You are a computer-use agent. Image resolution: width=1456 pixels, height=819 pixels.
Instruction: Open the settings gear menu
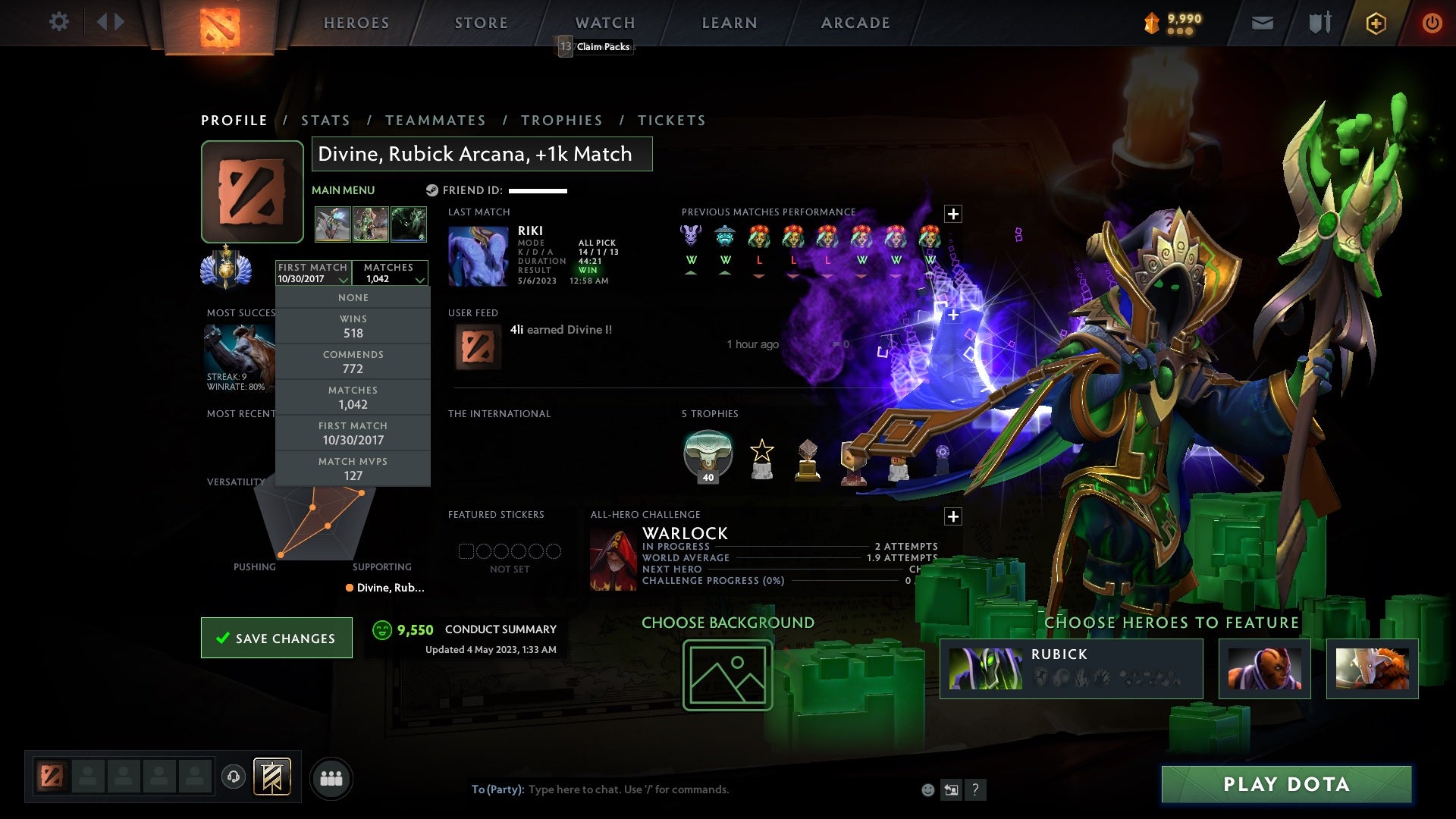58,22
